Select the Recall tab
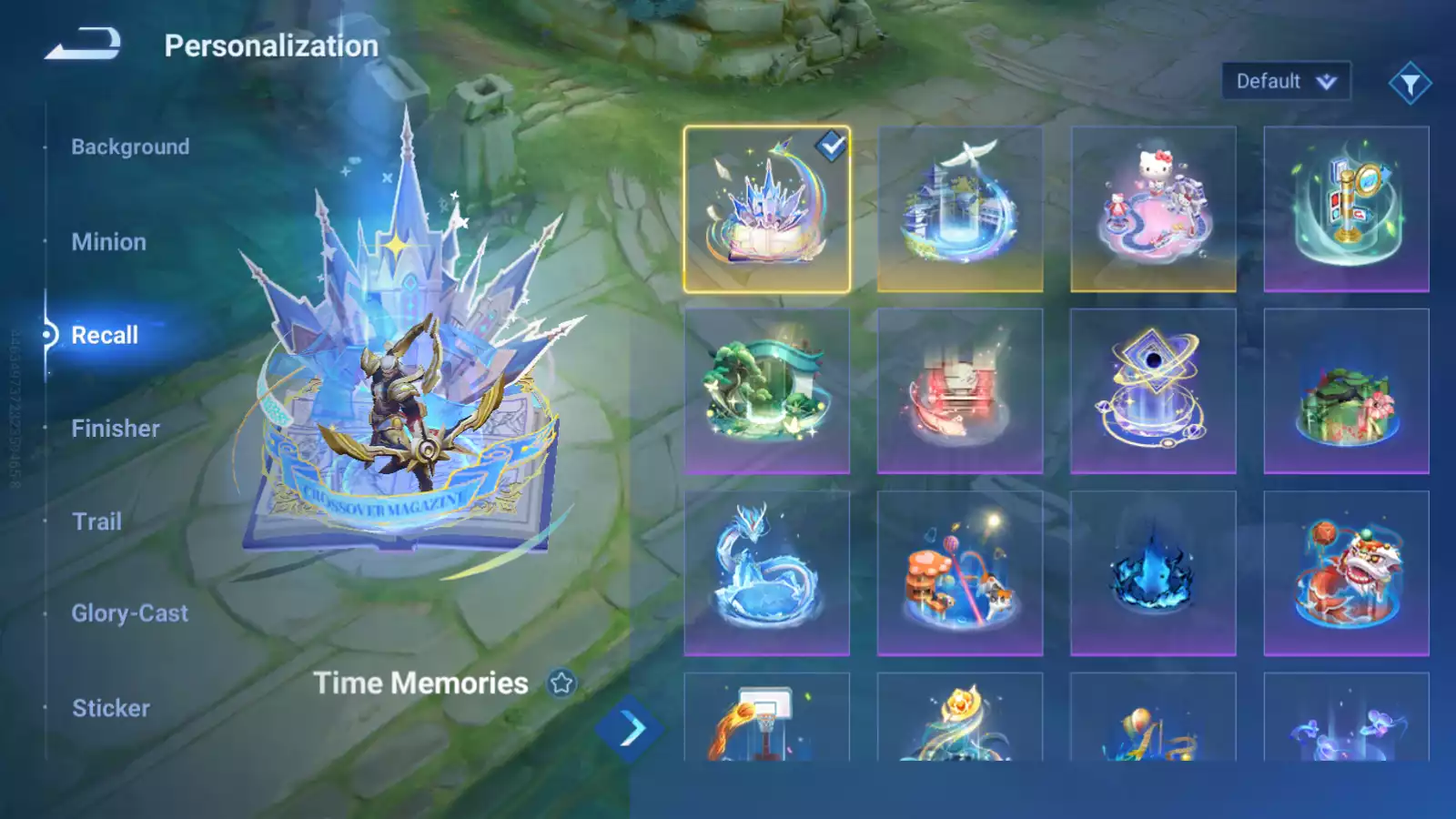 pyautogui.click(x=105, y=335)
